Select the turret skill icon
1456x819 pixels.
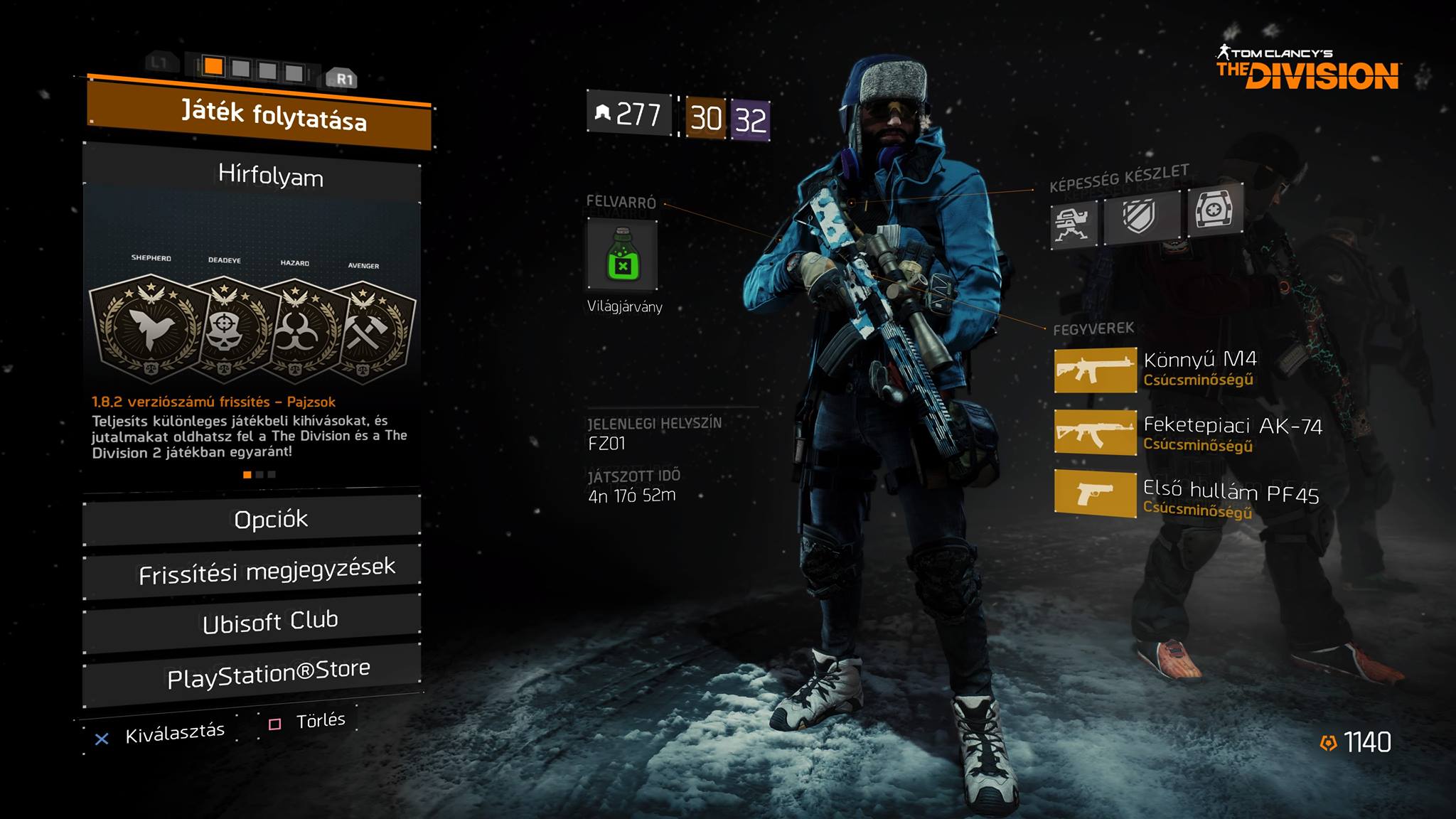coord(1073,223)
